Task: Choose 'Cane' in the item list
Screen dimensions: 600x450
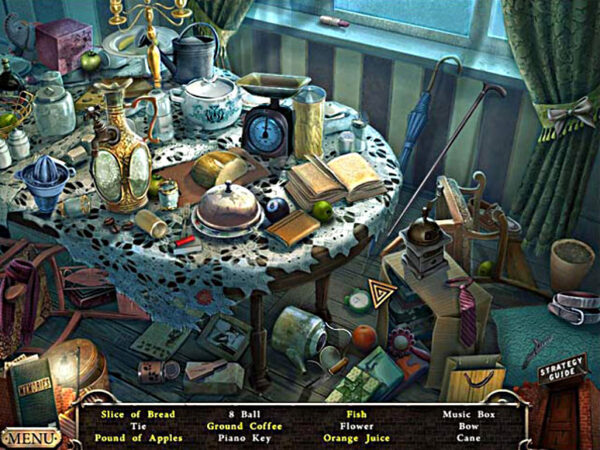Action: tap(470, 438)
